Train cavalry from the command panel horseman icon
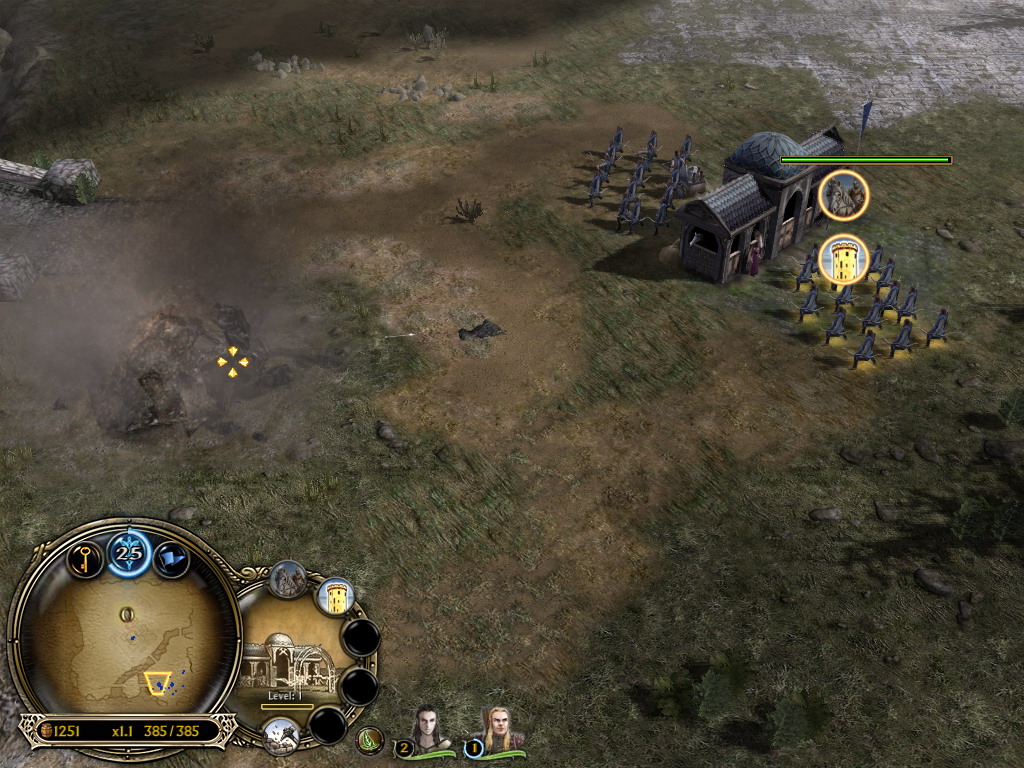Screen dimensions: 1024x768 pos(288,580)
